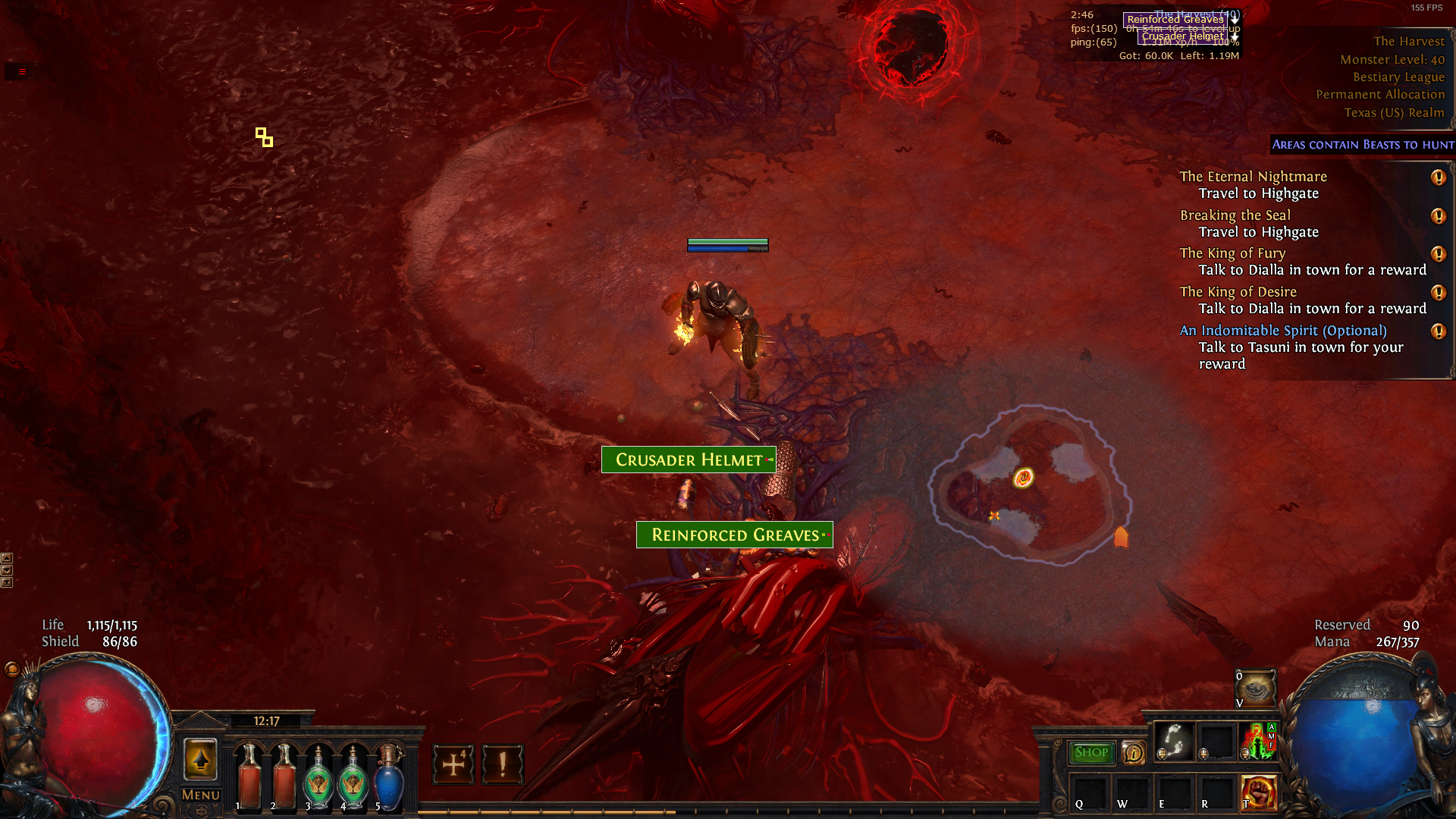Expand the aura skill's A/M/F options

pos(1272,736)
